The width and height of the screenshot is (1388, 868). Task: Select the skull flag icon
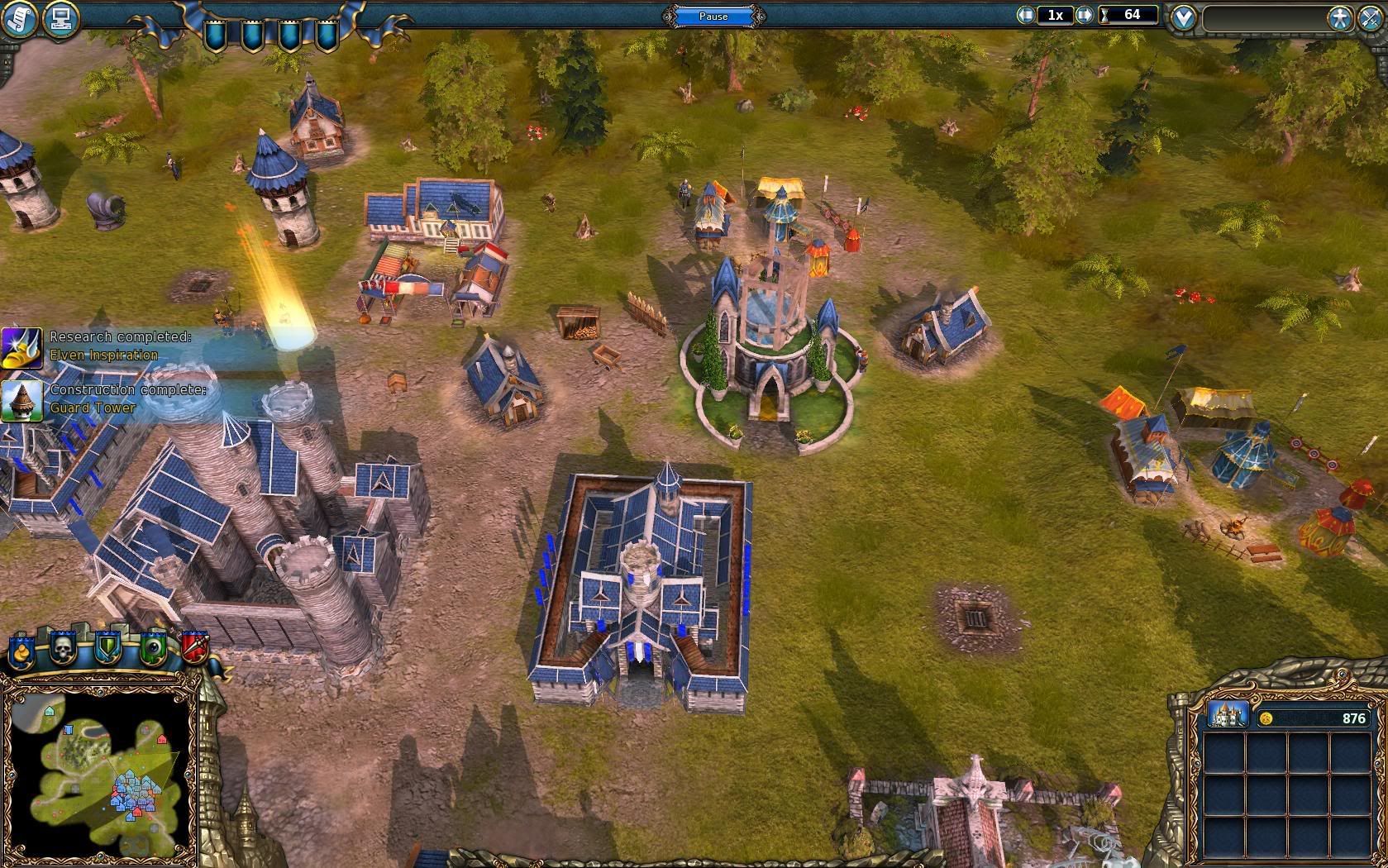pos(64,649)
